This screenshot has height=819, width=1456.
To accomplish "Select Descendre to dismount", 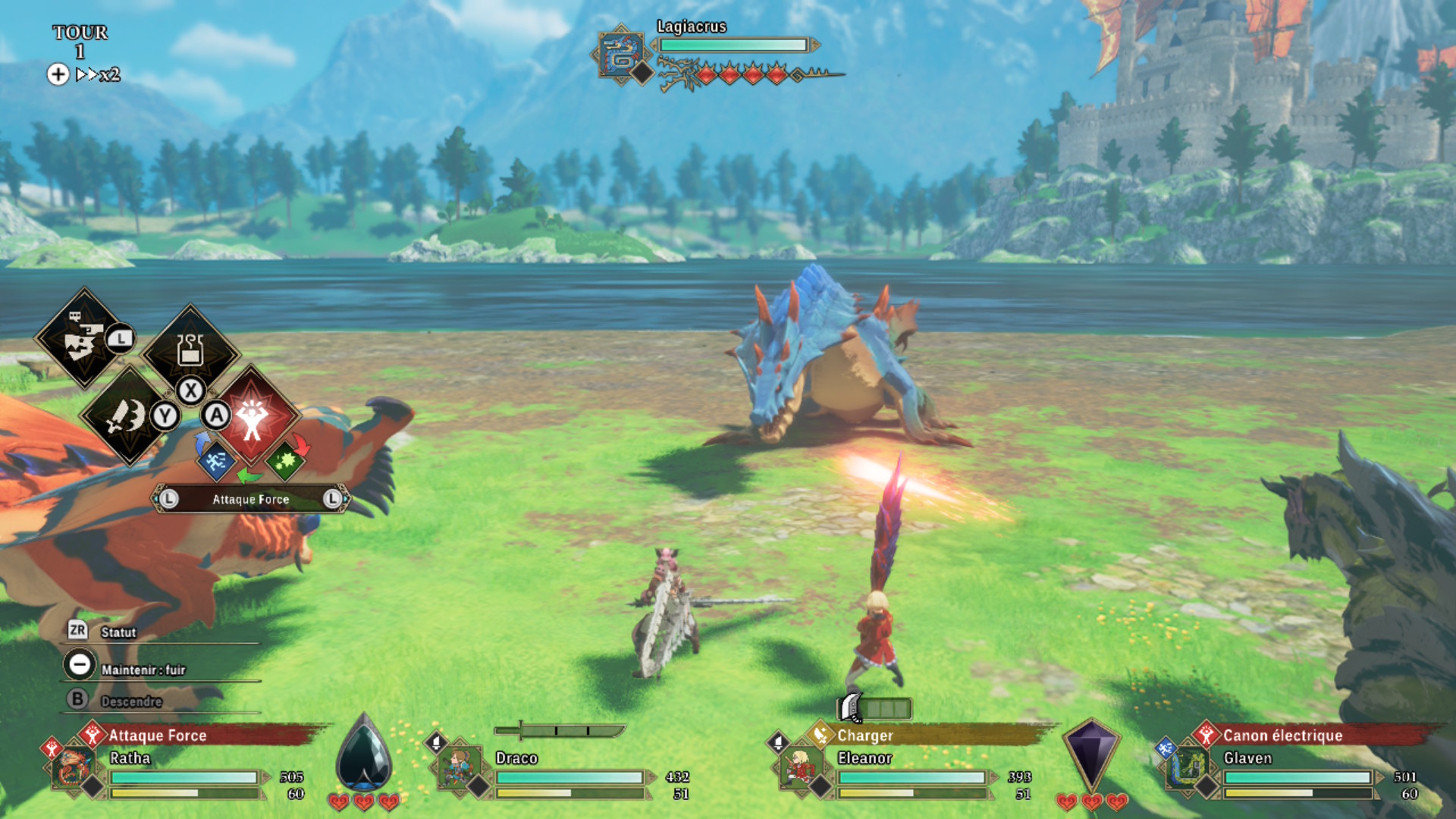I will (130, 701).
